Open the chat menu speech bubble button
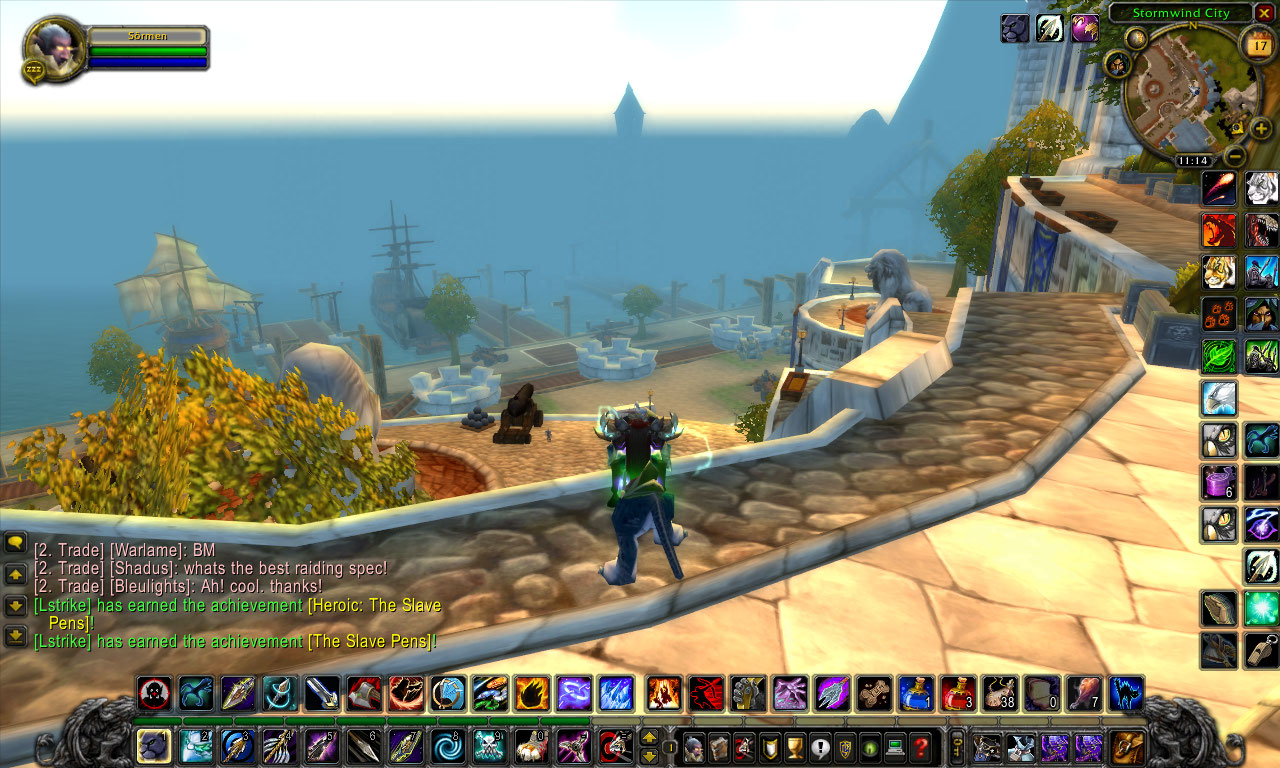The image size is (1280, 768). click(x=15, y=543)
